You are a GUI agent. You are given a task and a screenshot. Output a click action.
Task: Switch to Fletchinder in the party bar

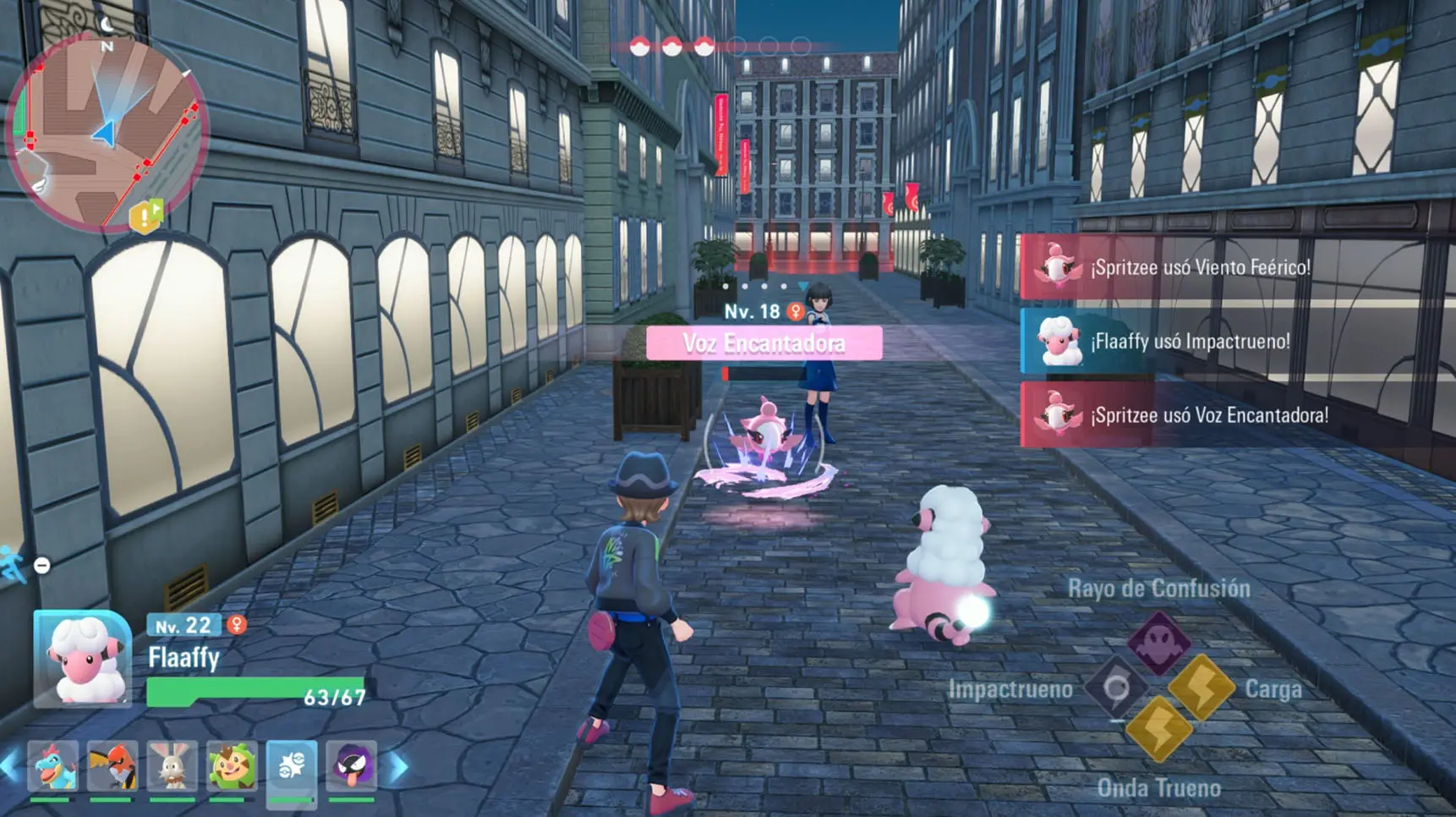pos(112,766)
